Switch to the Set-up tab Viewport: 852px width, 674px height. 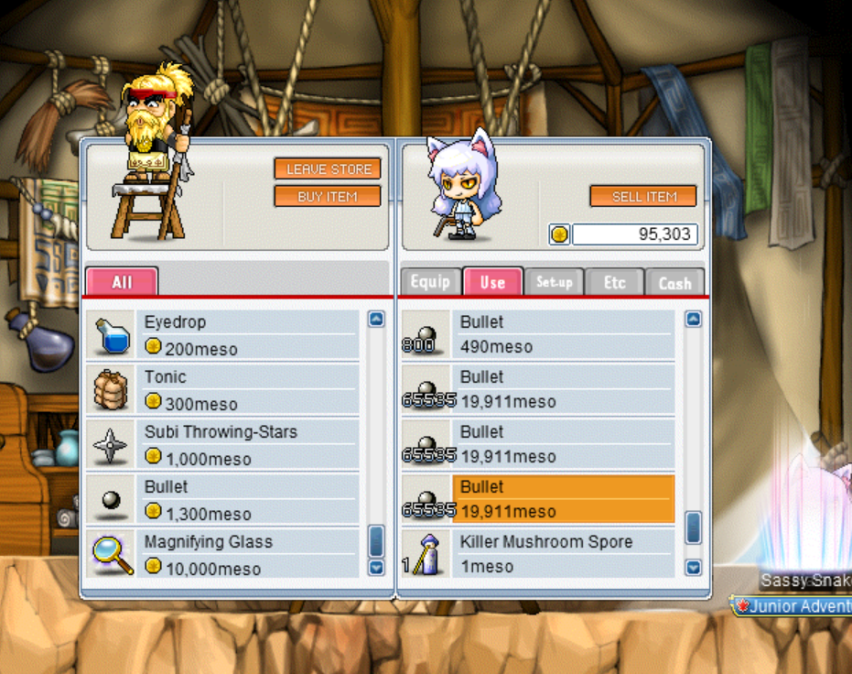[553, 282]
